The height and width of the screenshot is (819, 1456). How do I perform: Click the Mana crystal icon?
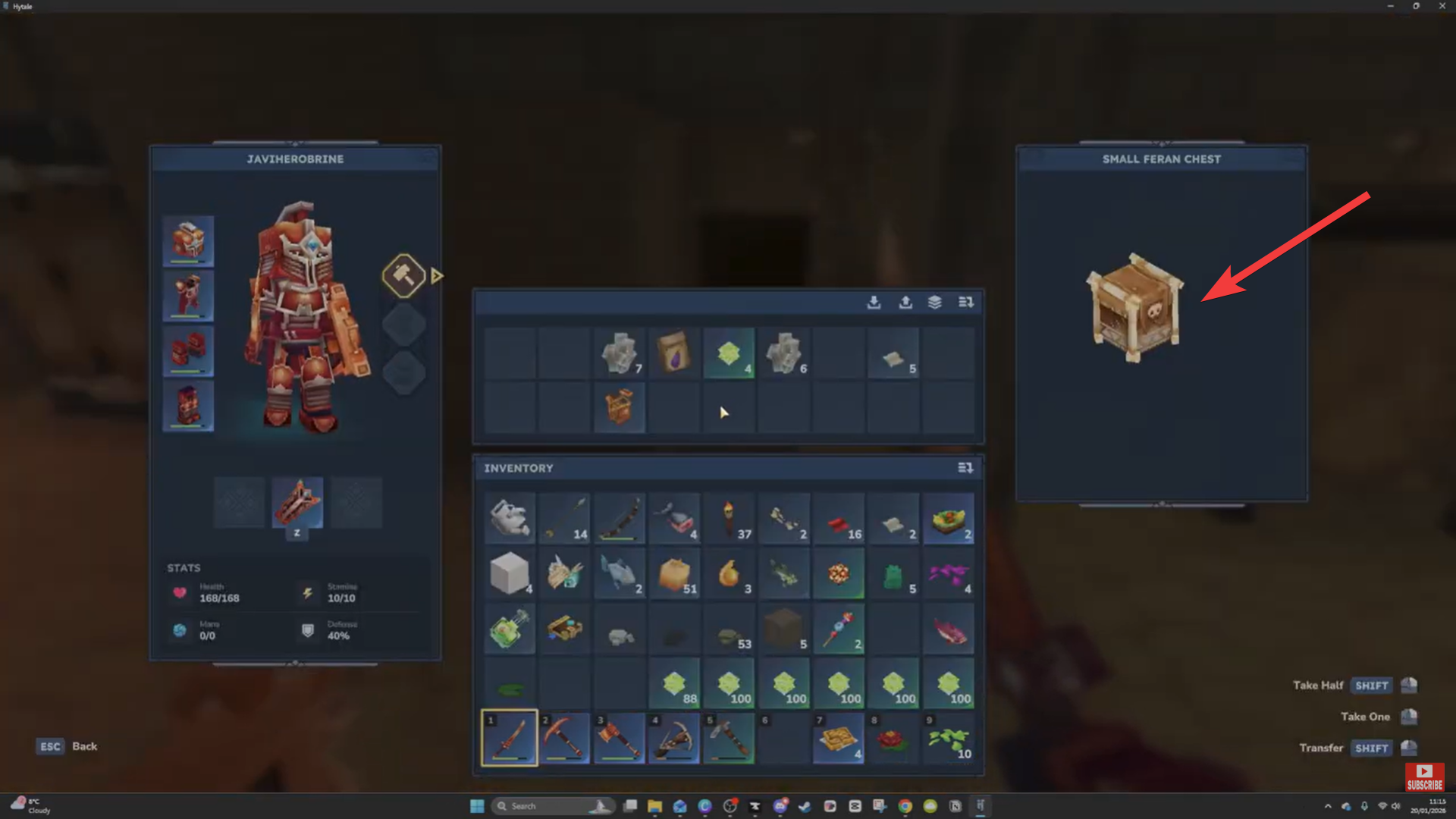point(180,631)
